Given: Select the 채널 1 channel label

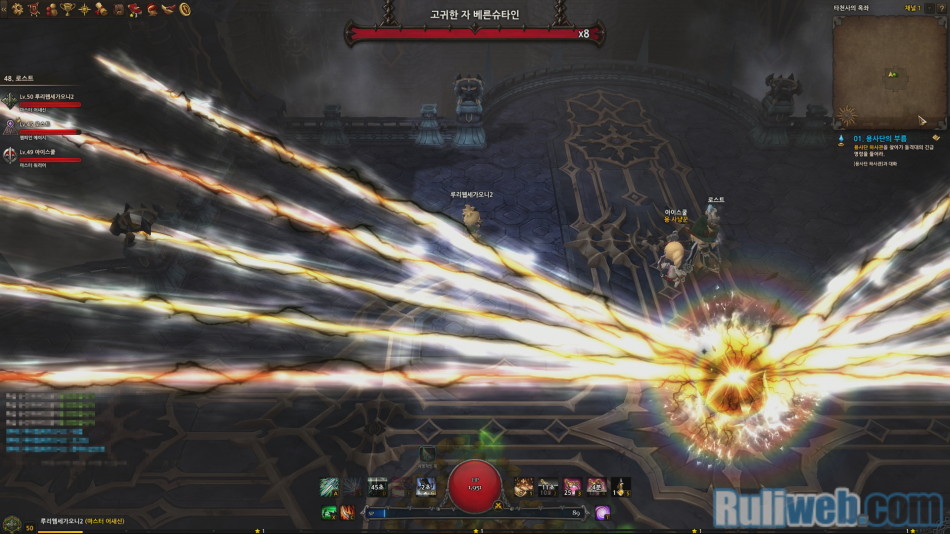Looking at the screenshot, I should (x=912, y=7).
